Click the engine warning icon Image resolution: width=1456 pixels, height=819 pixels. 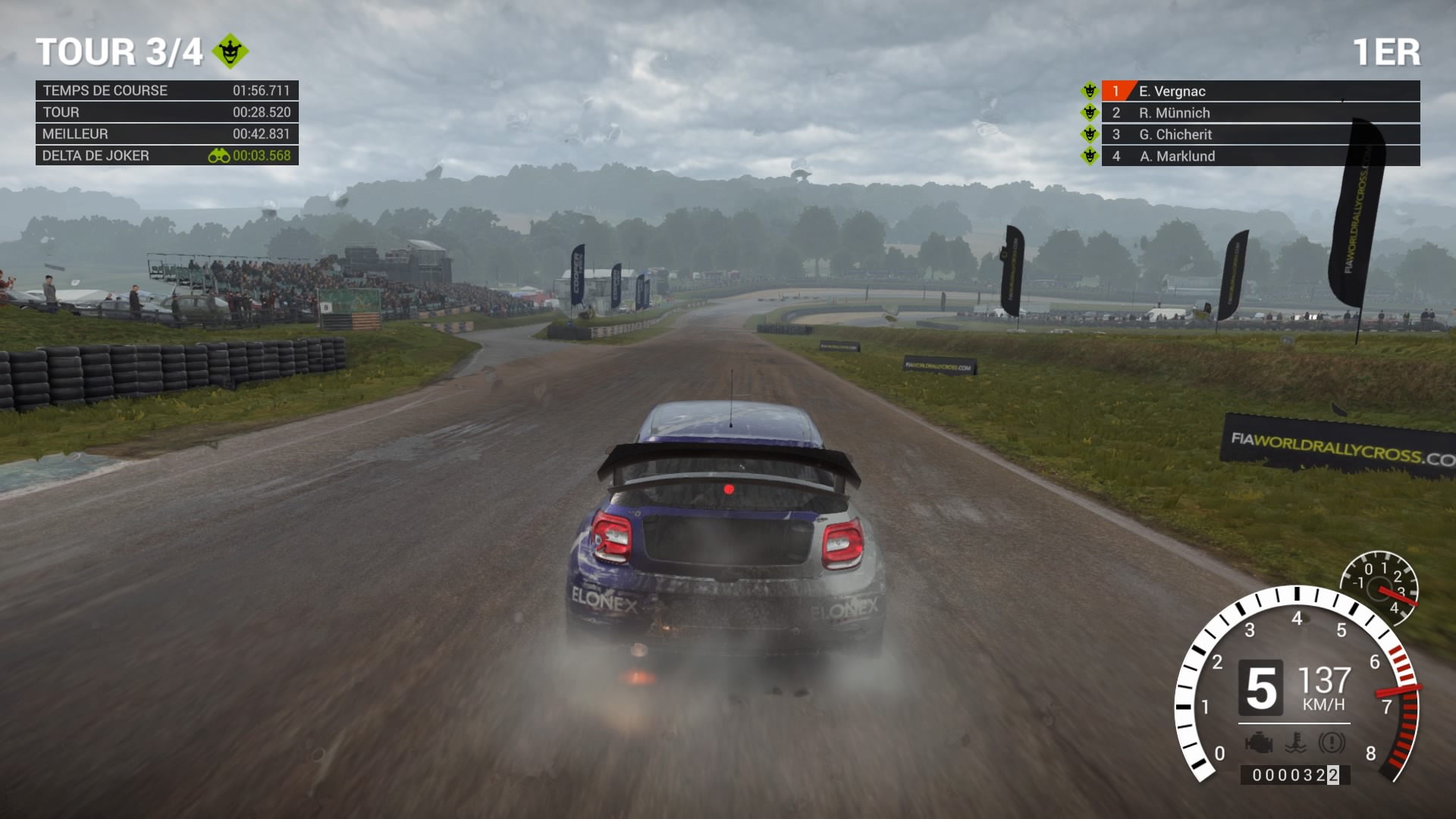pos(1259,743)
